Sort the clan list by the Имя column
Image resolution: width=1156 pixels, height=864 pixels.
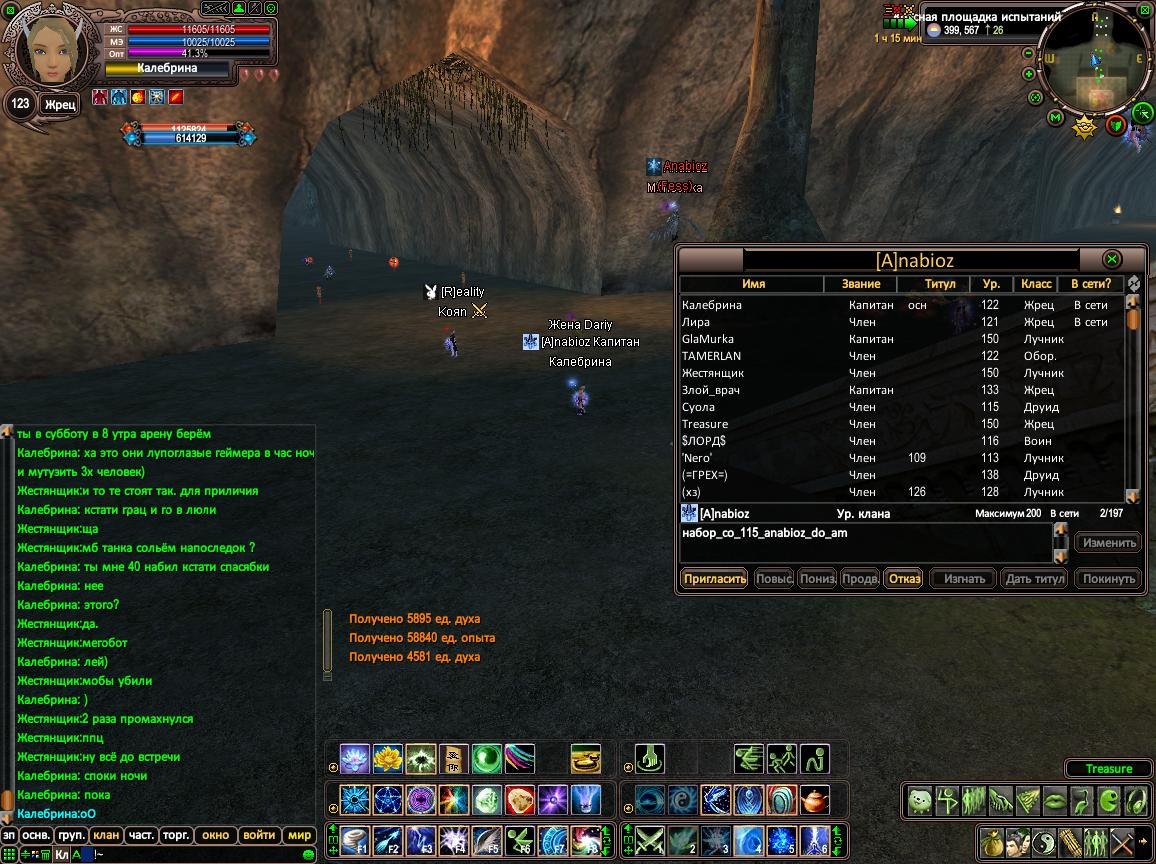(753, 284)
